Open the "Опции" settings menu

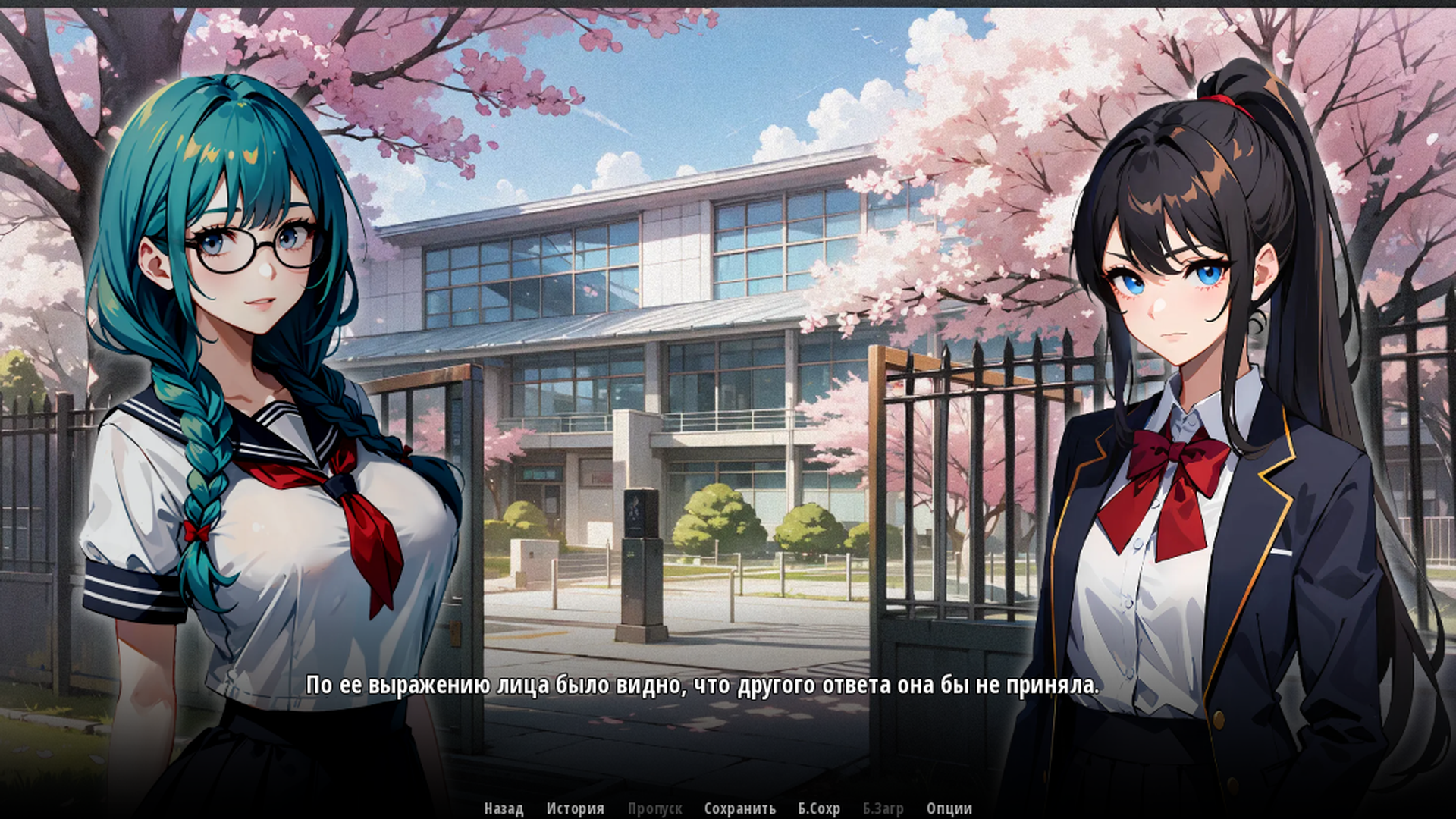[949, 808]
